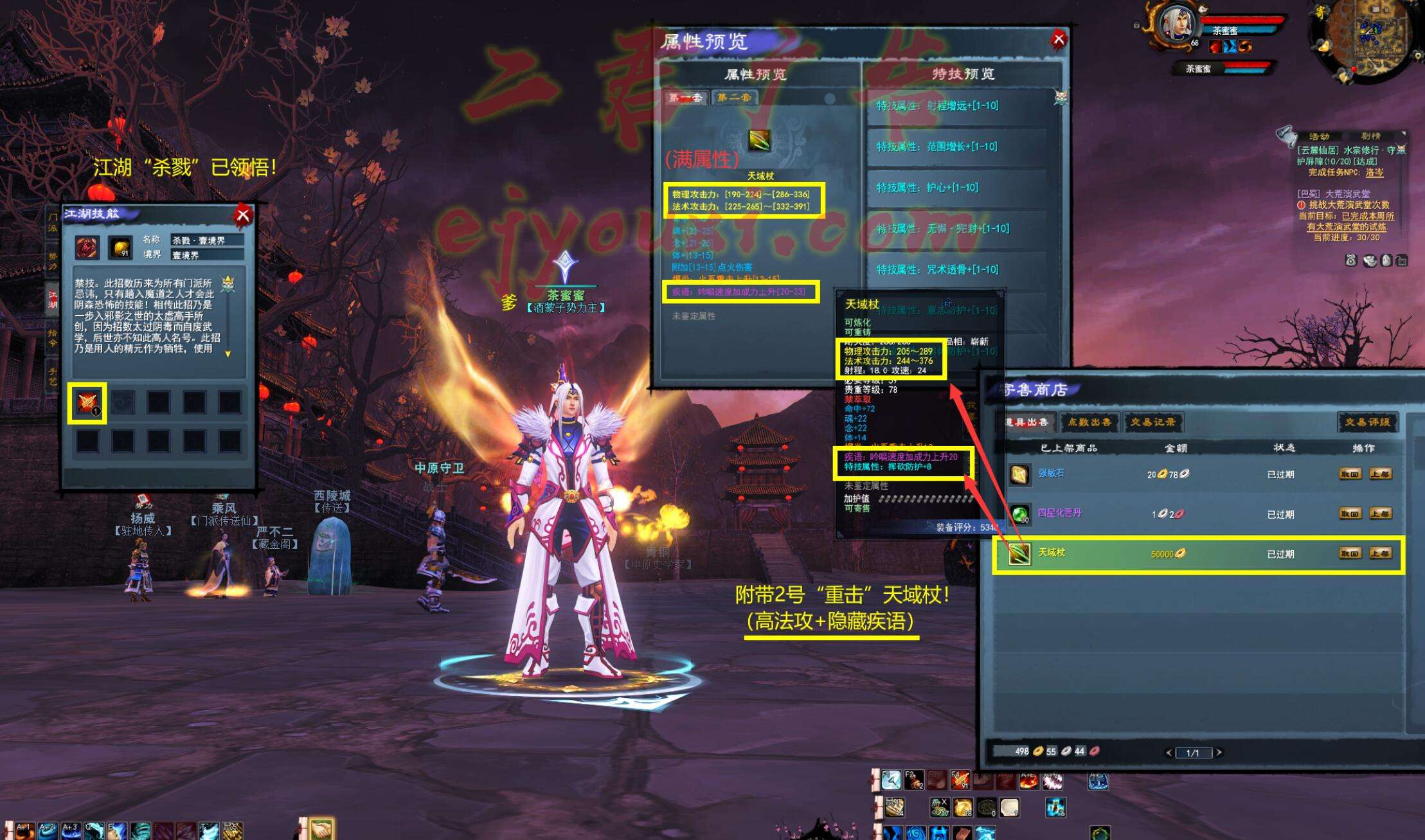Open the 手艺 crafts side tab
This screenshot has width=1425, height=840.
pos(53,376)
